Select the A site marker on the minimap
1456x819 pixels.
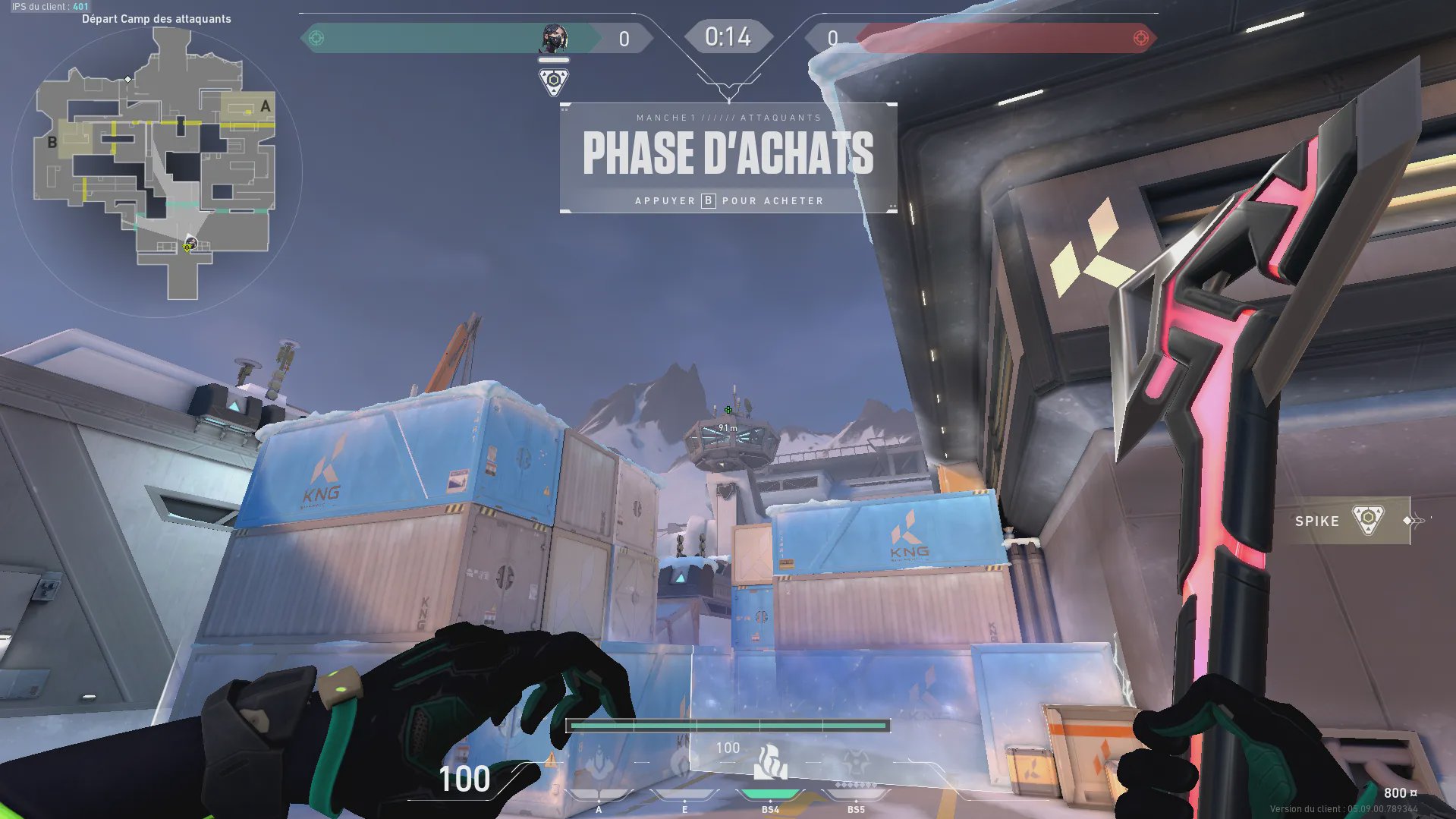265,106
